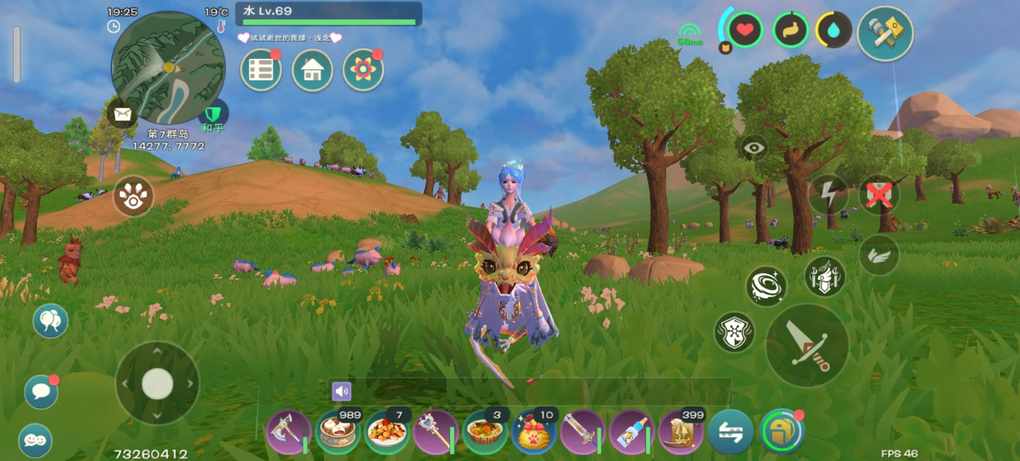Screen dimensions: 1020x461
Task: Open the list menu button
Action: tap(261, 70)
